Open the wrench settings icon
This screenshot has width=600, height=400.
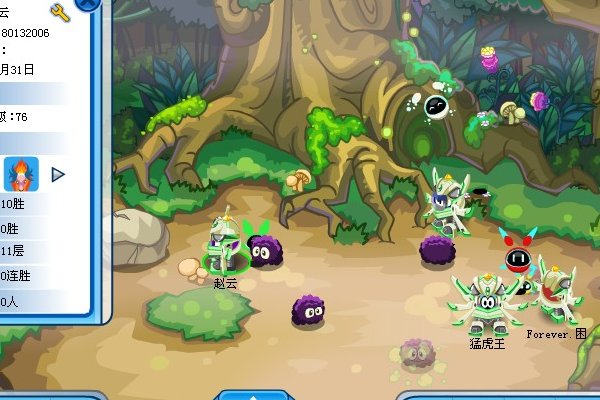[59, 13]
